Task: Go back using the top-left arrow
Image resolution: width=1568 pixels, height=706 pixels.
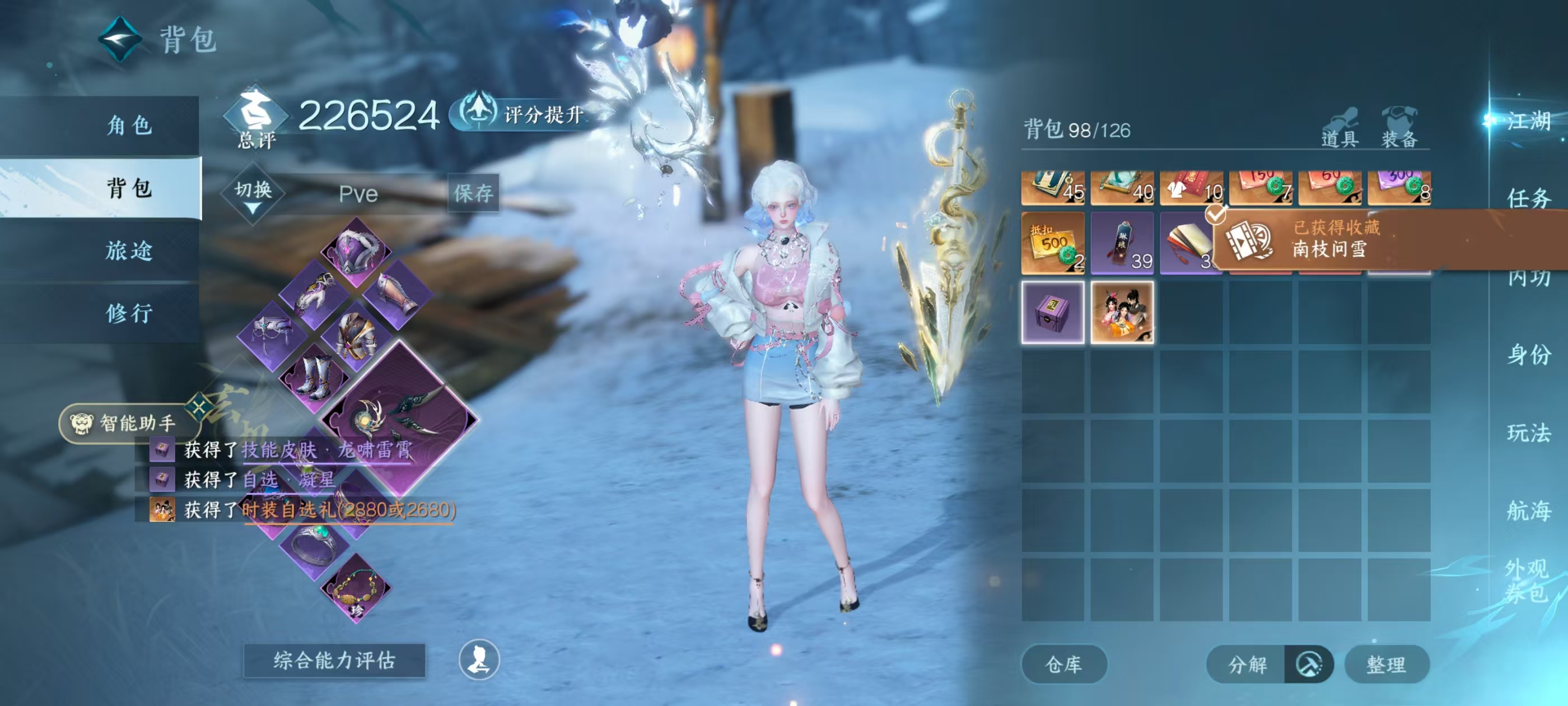Action: coord(120,40)
